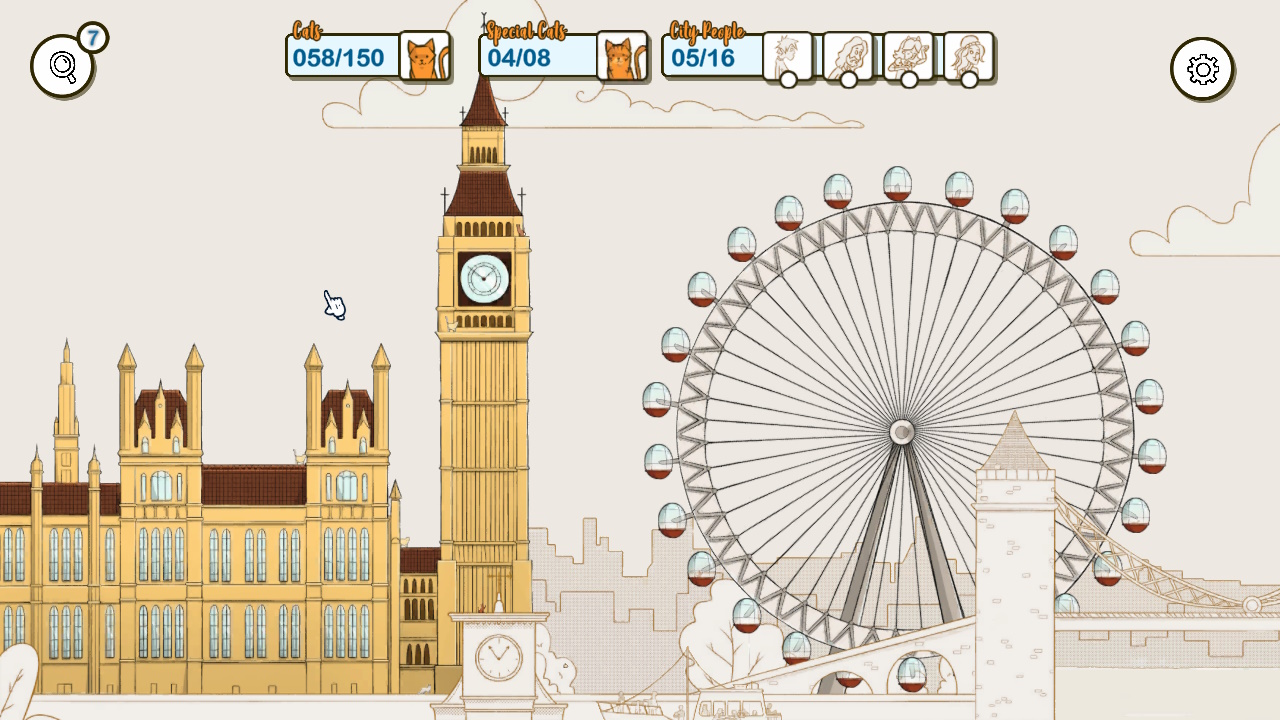
Task: Select the long-haired woman City People portrait
Action: [x=848, y=56]
